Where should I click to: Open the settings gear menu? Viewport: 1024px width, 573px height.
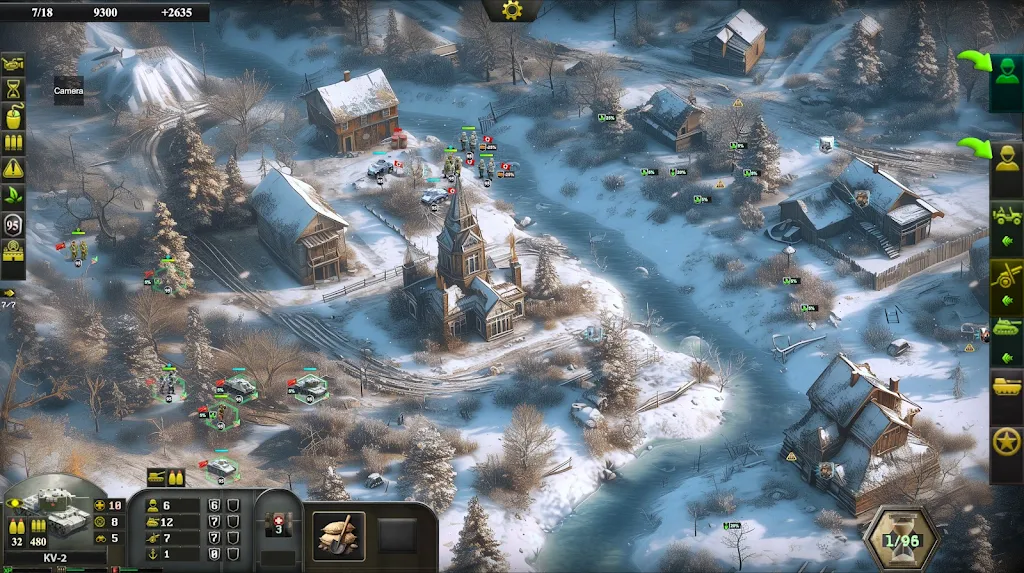(512, 11)
